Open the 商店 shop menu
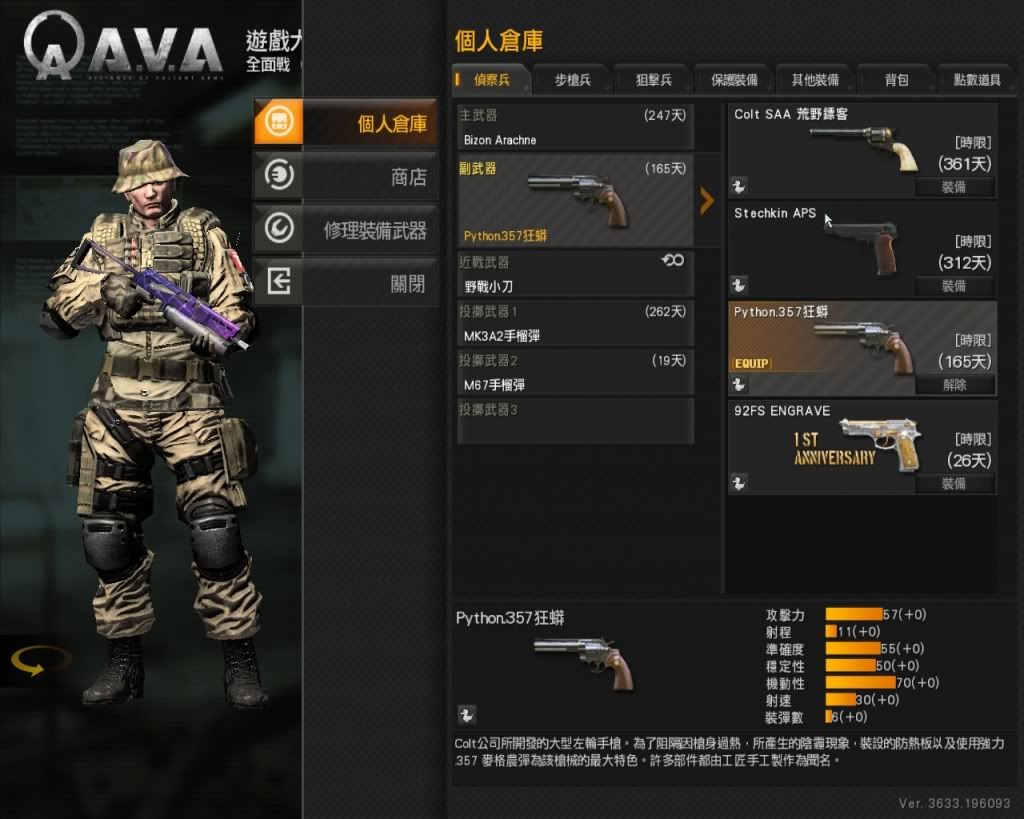Viewport: 1024px width, 819px height. (x=346, y=177)
